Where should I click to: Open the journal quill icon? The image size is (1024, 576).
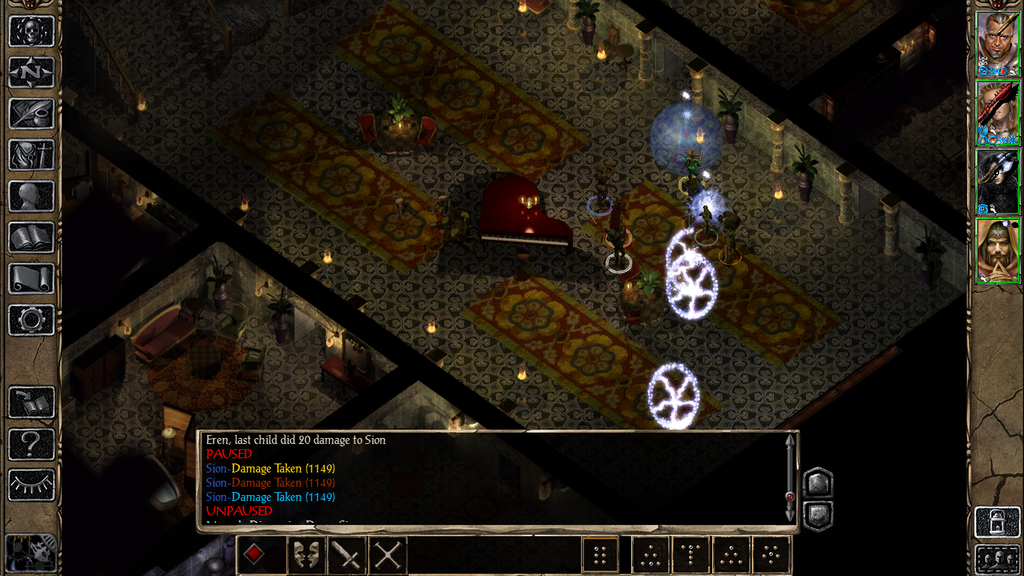(x=31, y=113)
